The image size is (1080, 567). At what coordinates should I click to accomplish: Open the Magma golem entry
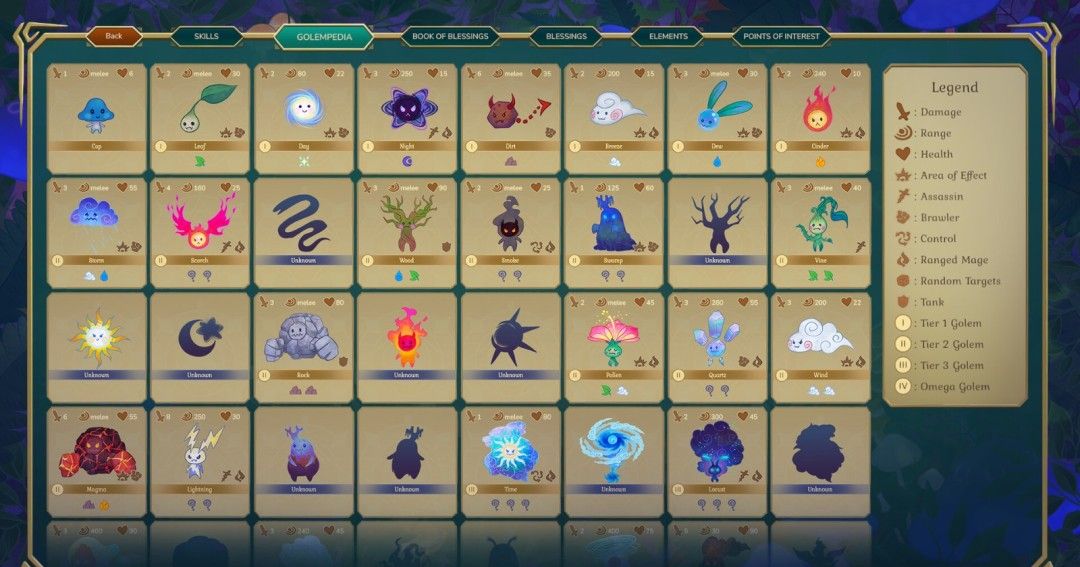[x=96, y=461]
